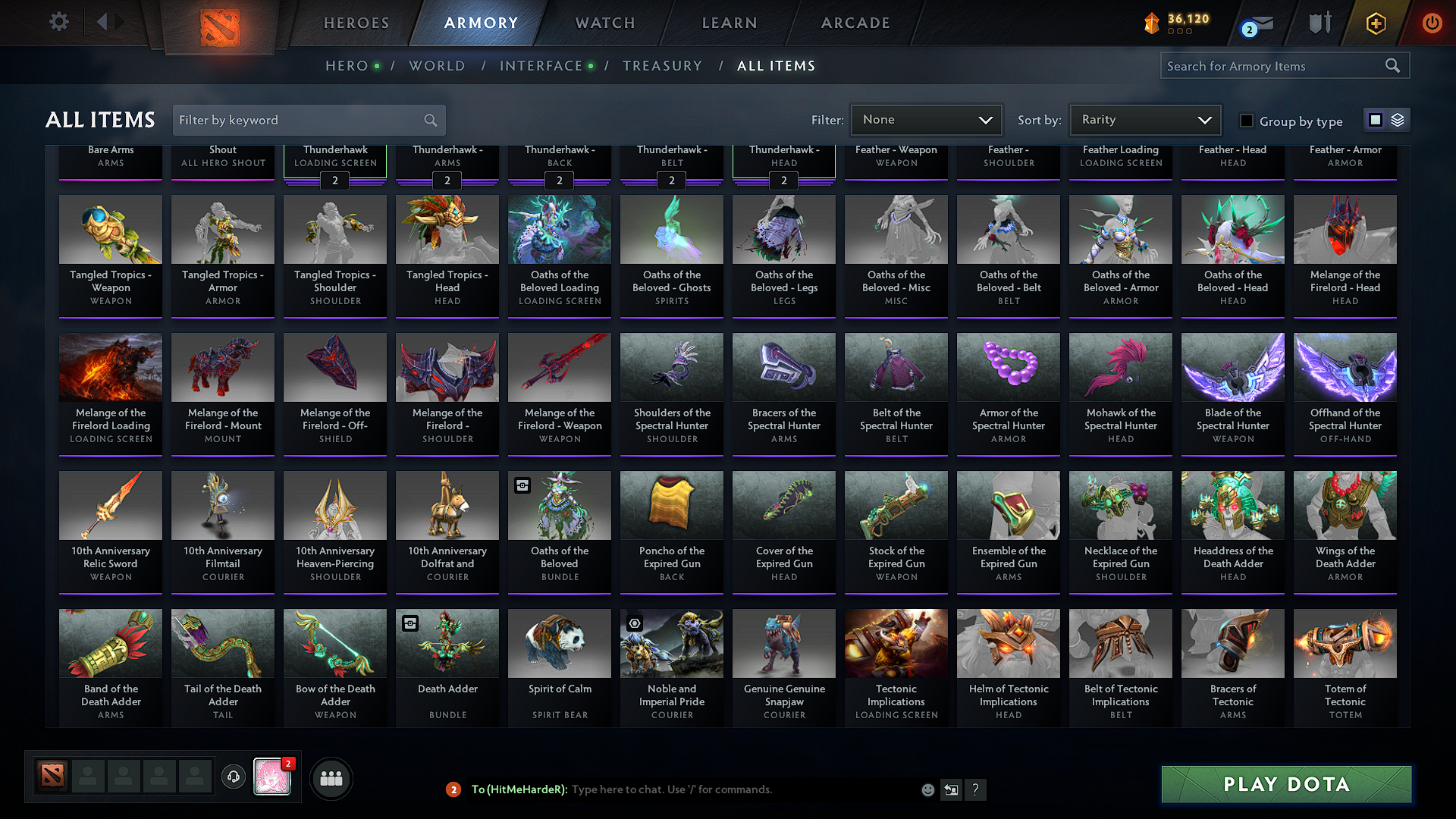Viewport: 1456px width, 819px height.
Task: Expand the friends party list icon
Action: (331, 777)
